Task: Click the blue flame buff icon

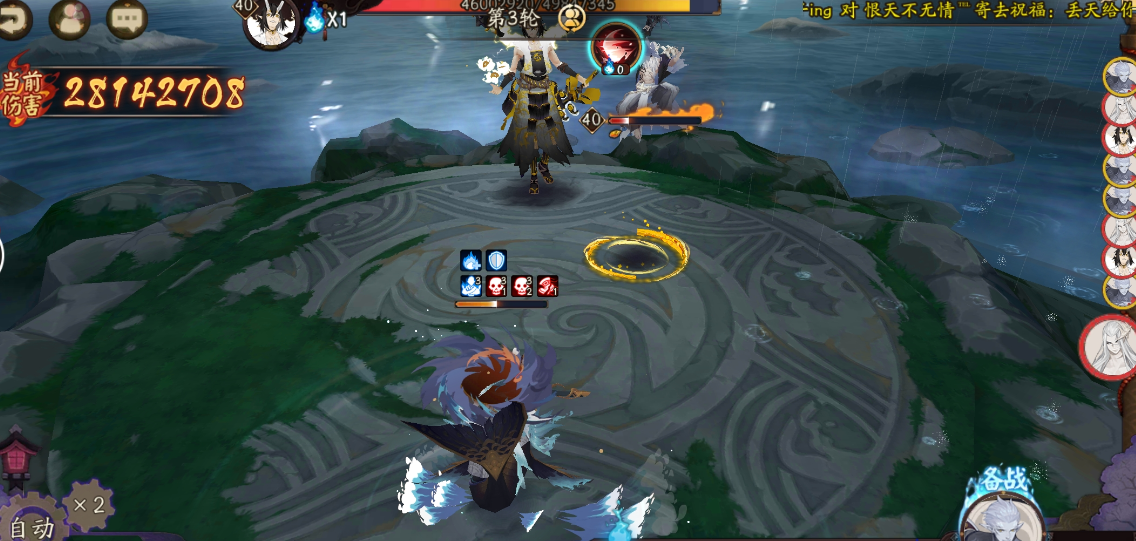Action: (471, 261)
